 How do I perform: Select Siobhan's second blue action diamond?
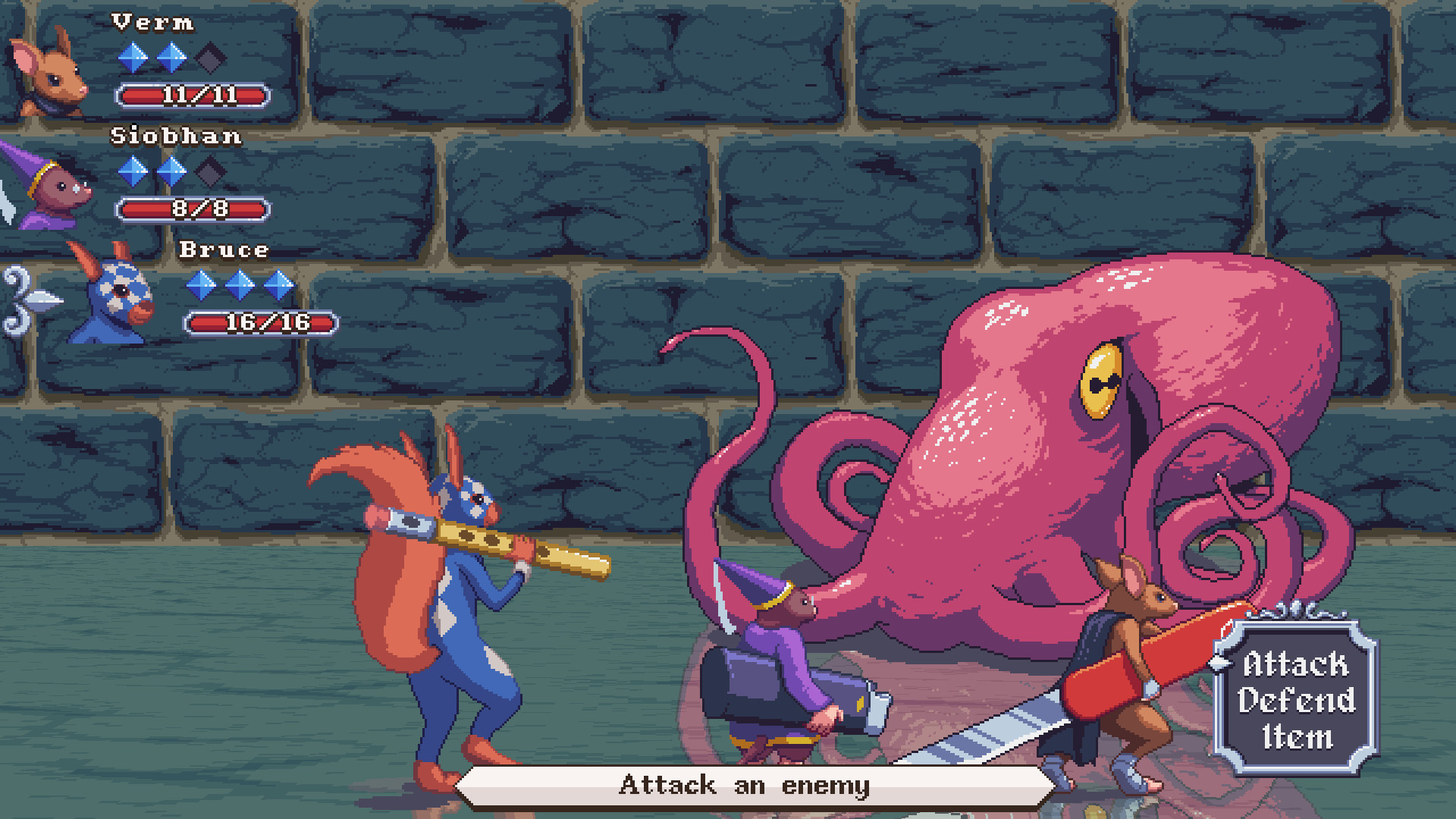tap(172, 172)
